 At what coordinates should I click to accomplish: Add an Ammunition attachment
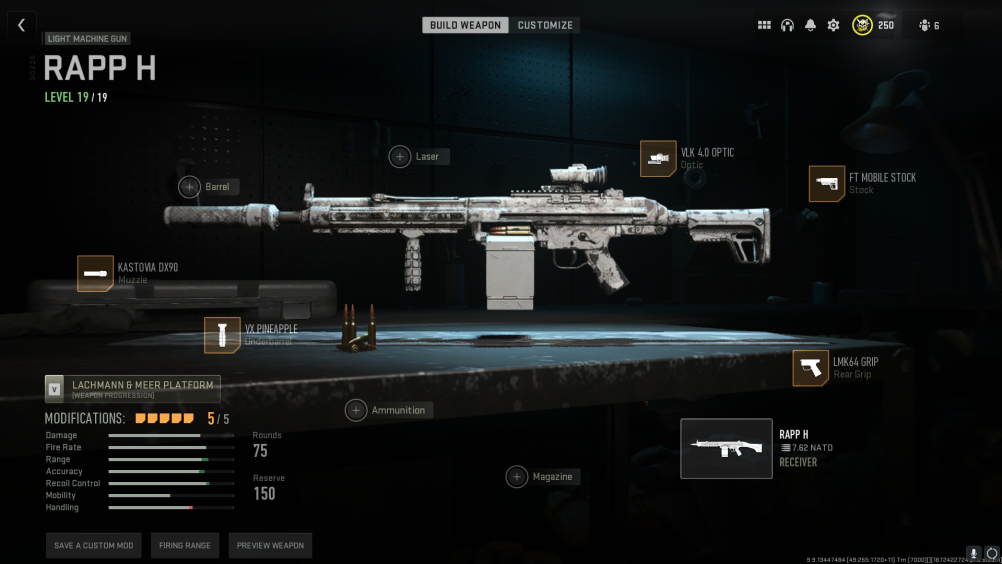tap(356, 410)
